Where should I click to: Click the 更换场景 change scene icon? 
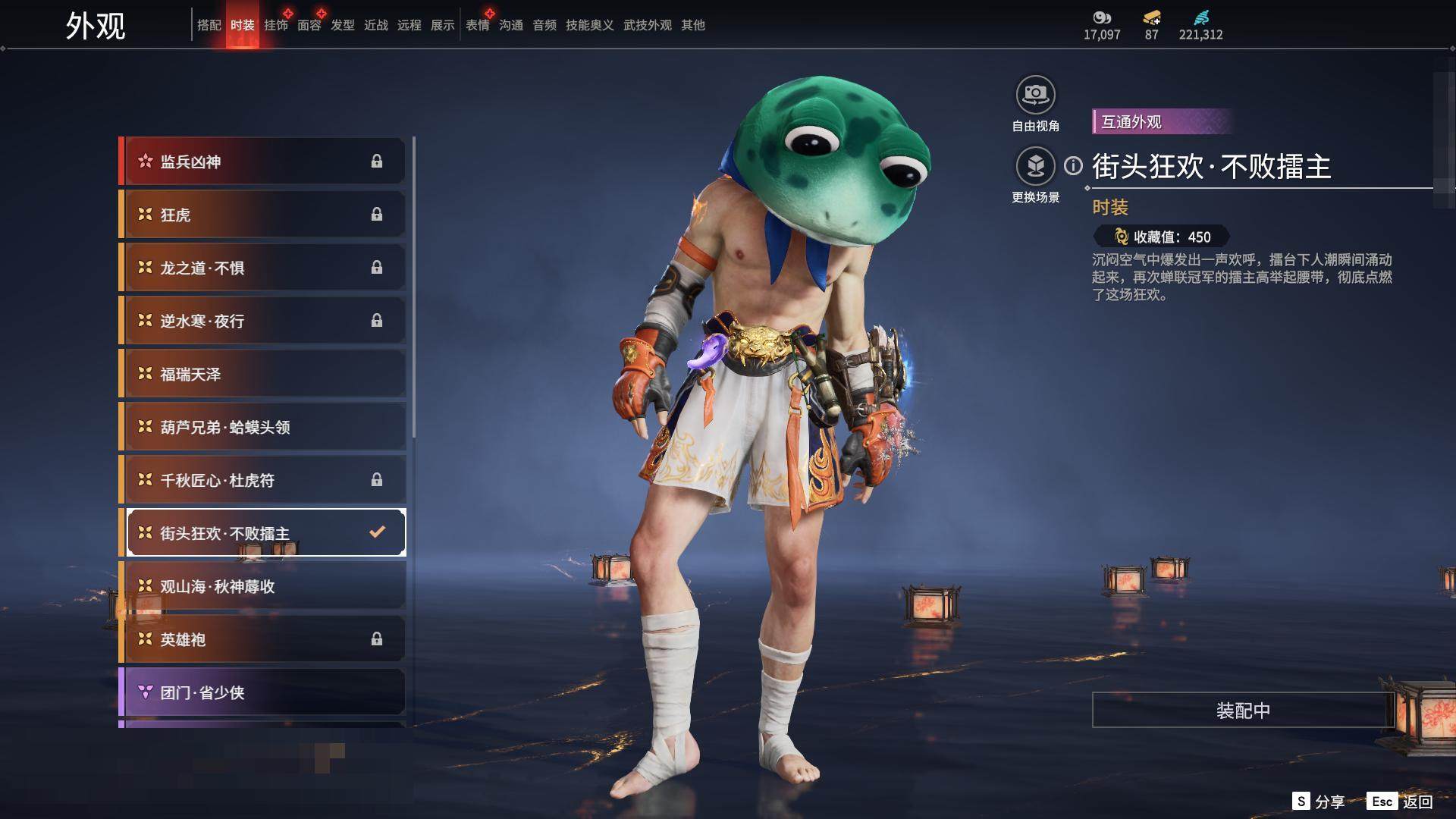1035,166
